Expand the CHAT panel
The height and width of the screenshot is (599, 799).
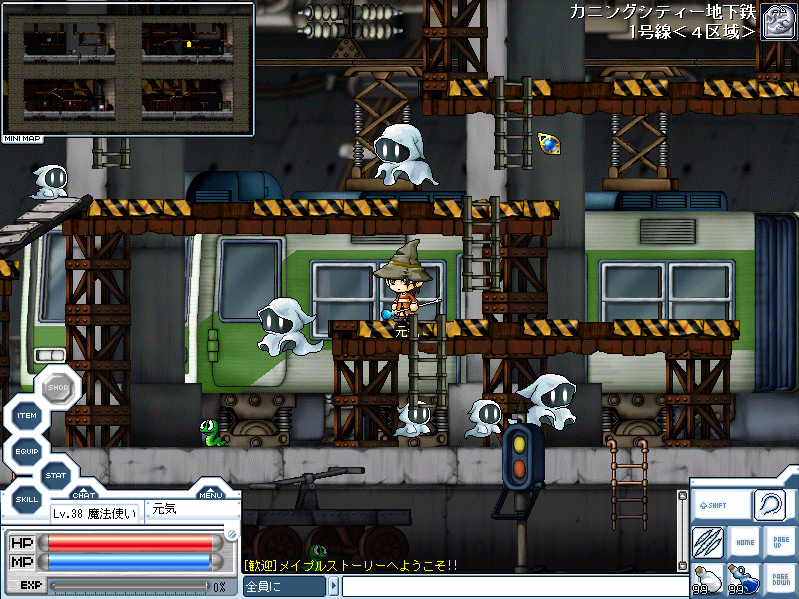[x=83, y=493]
